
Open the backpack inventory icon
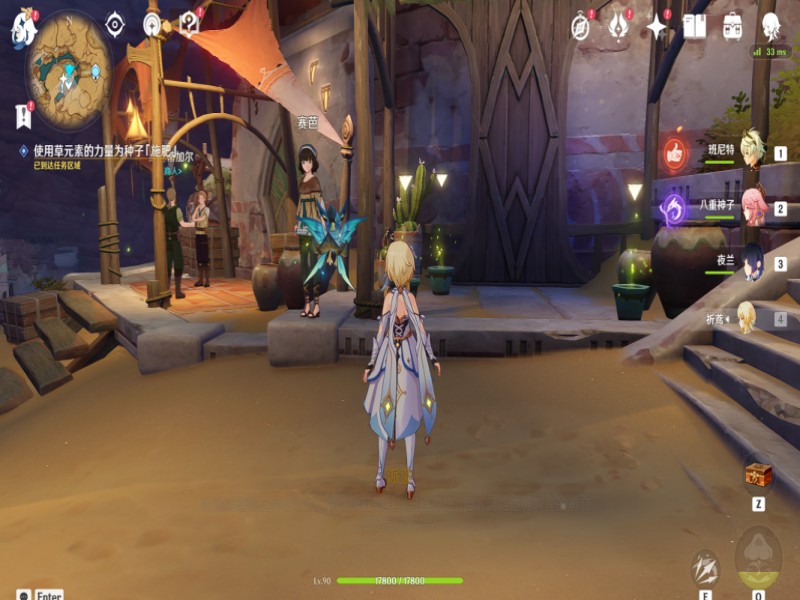[x=733, y=26]
